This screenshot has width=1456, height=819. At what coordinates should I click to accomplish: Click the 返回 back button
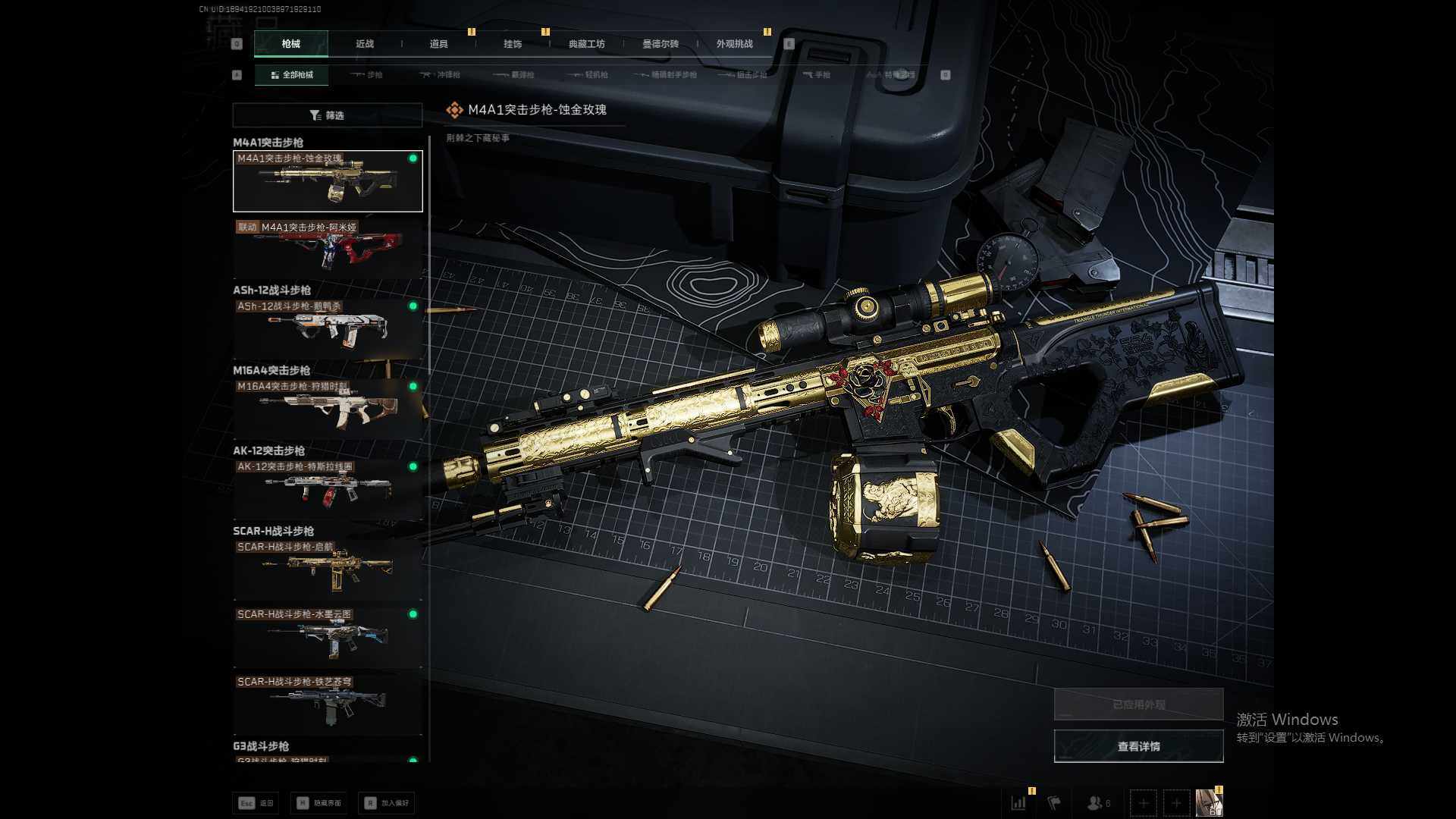pos(256,803)
